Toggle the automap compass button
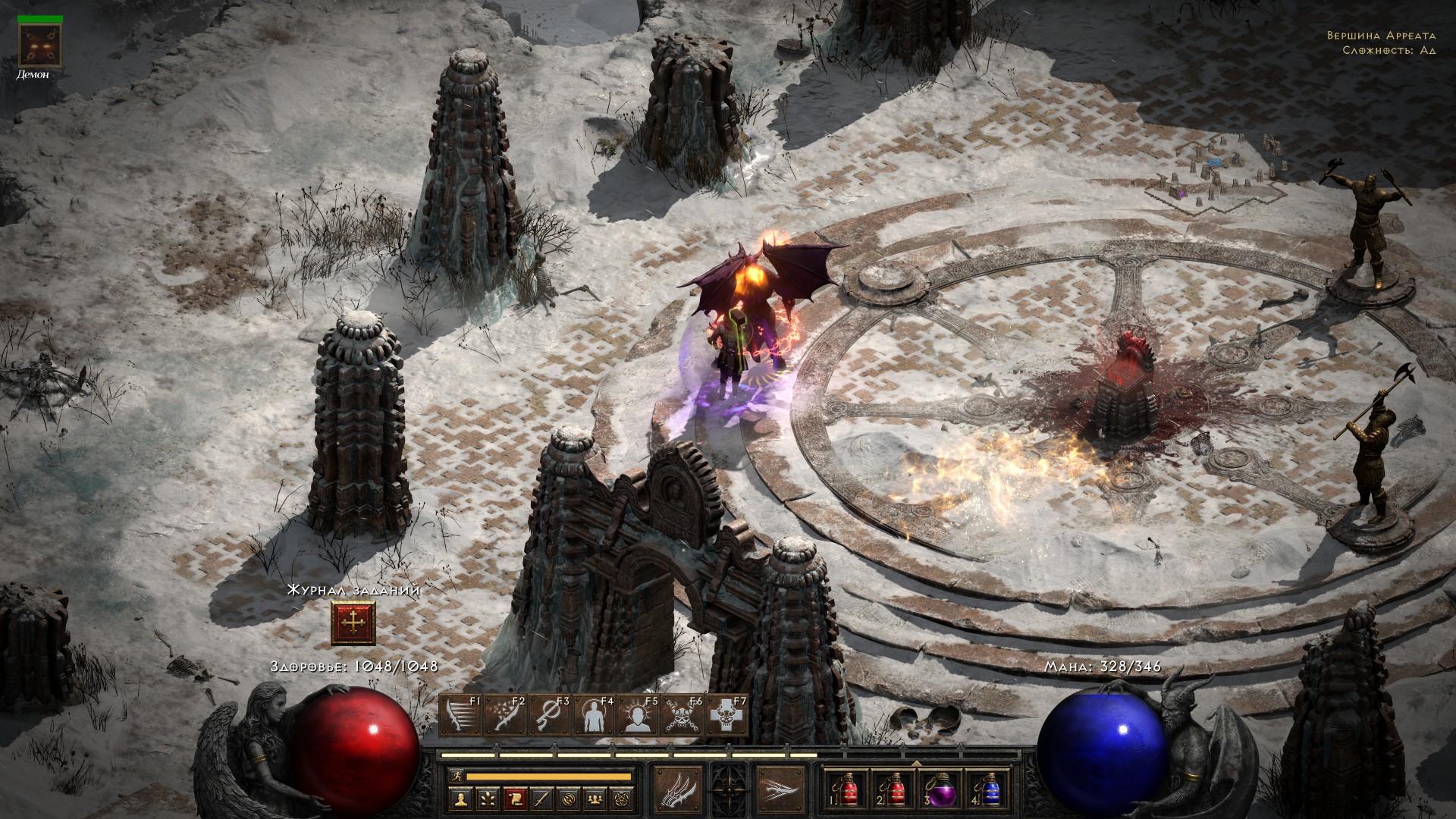Viewport: 1456px width, 819px height. 566,799
